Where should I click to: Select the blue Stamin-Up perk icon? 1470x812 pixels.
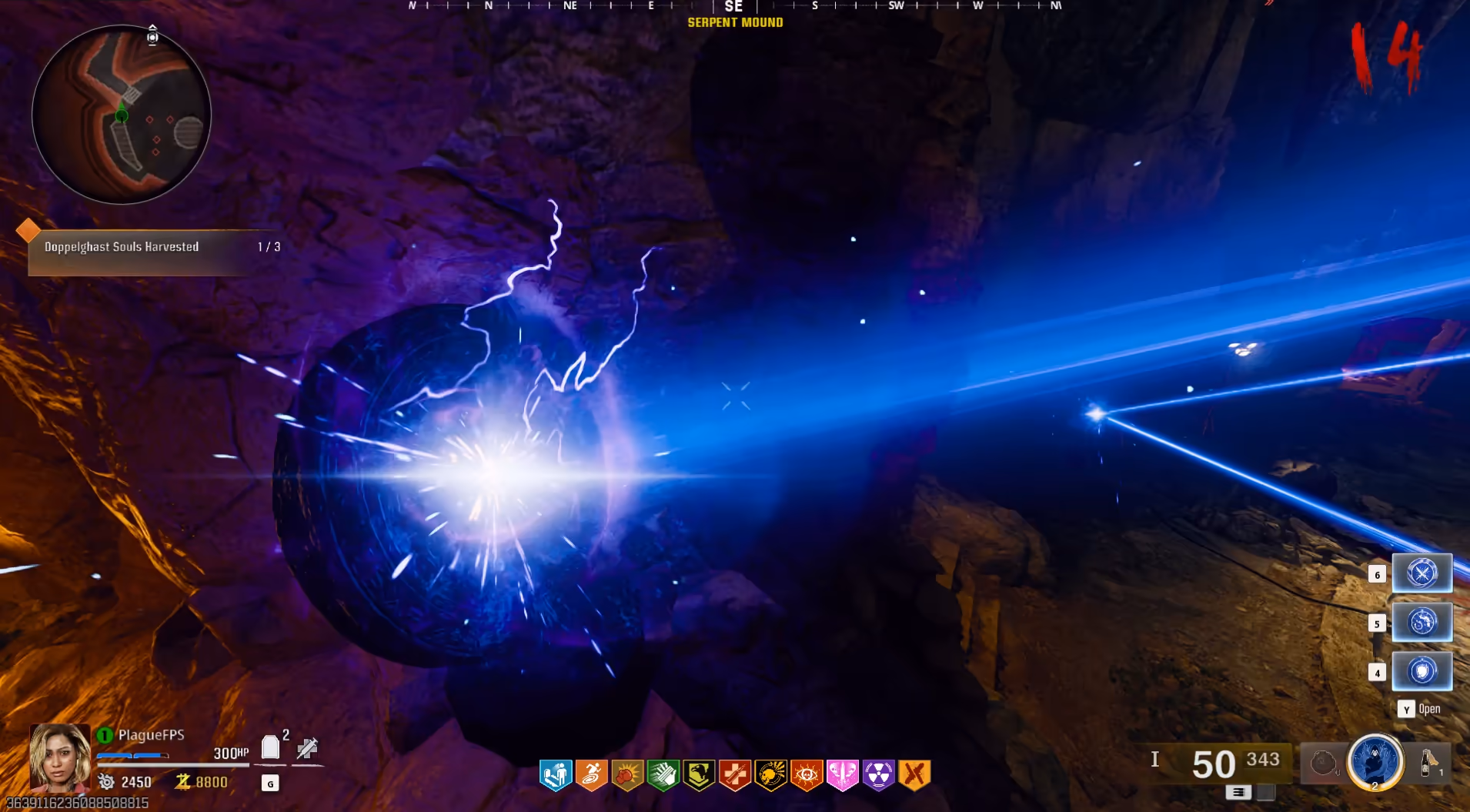[556, 775]
